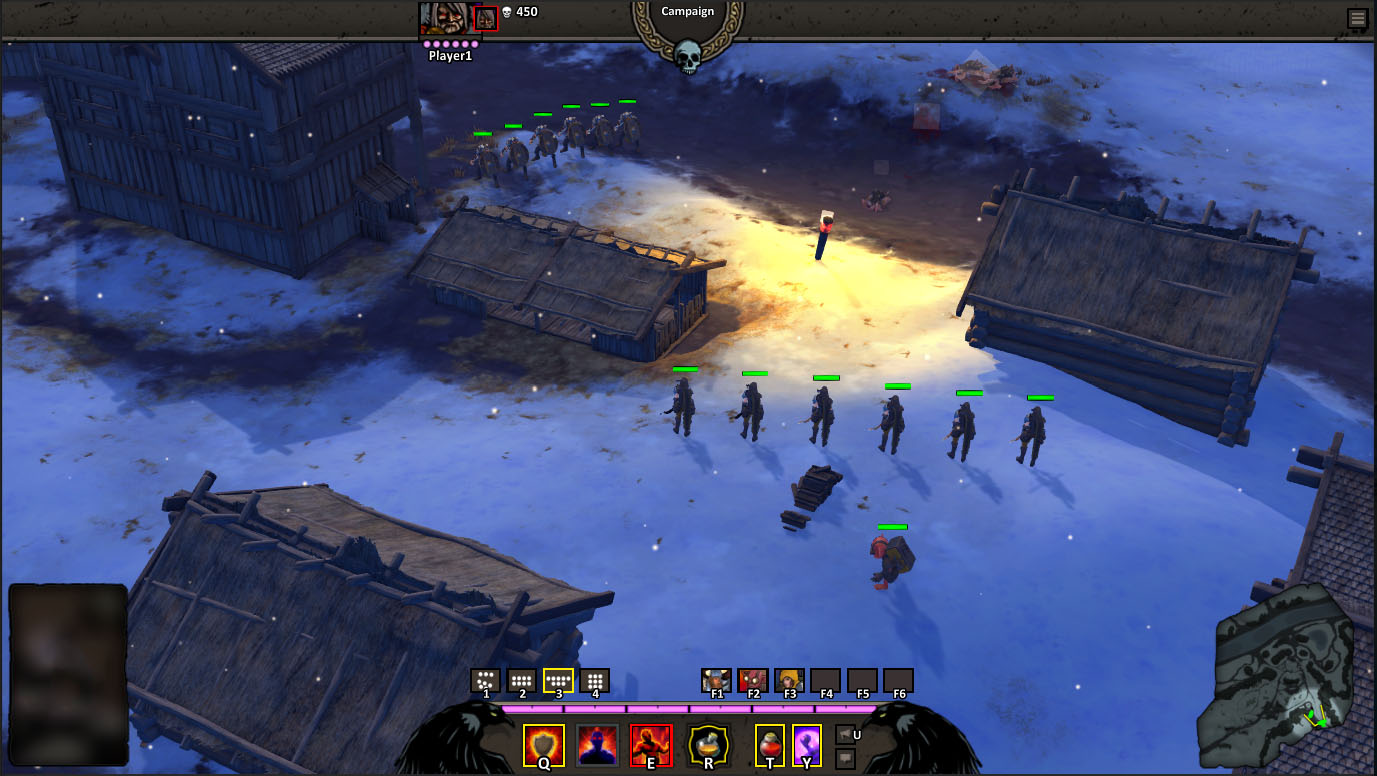Choose formation 2 with two rows
The image size is (1377, 776).
(522, 680)
